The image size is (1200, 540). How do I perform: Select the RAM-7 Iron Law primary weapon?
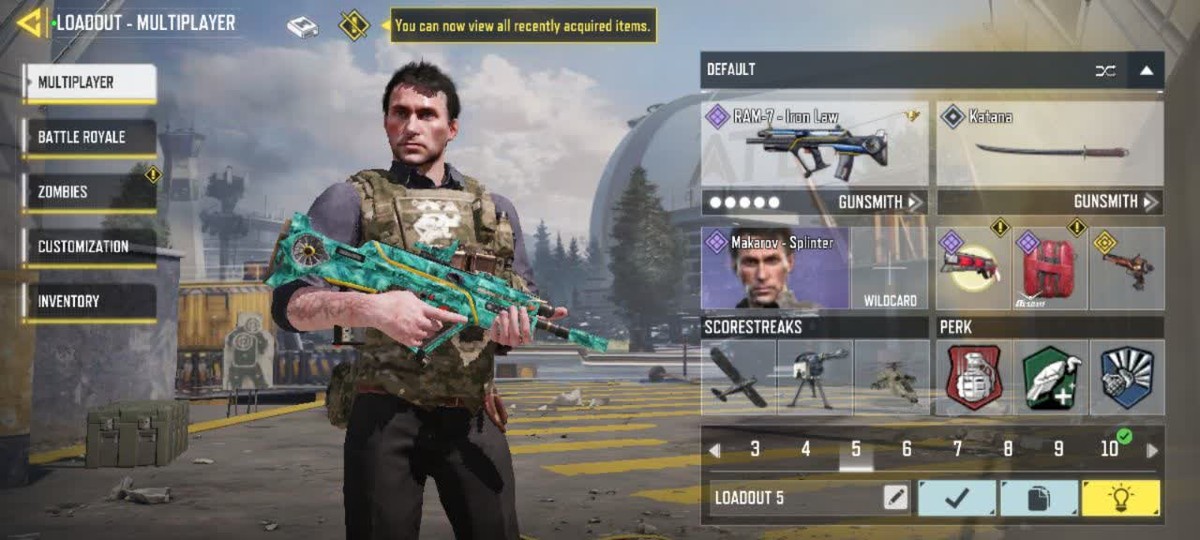click(x=814, y=144)
